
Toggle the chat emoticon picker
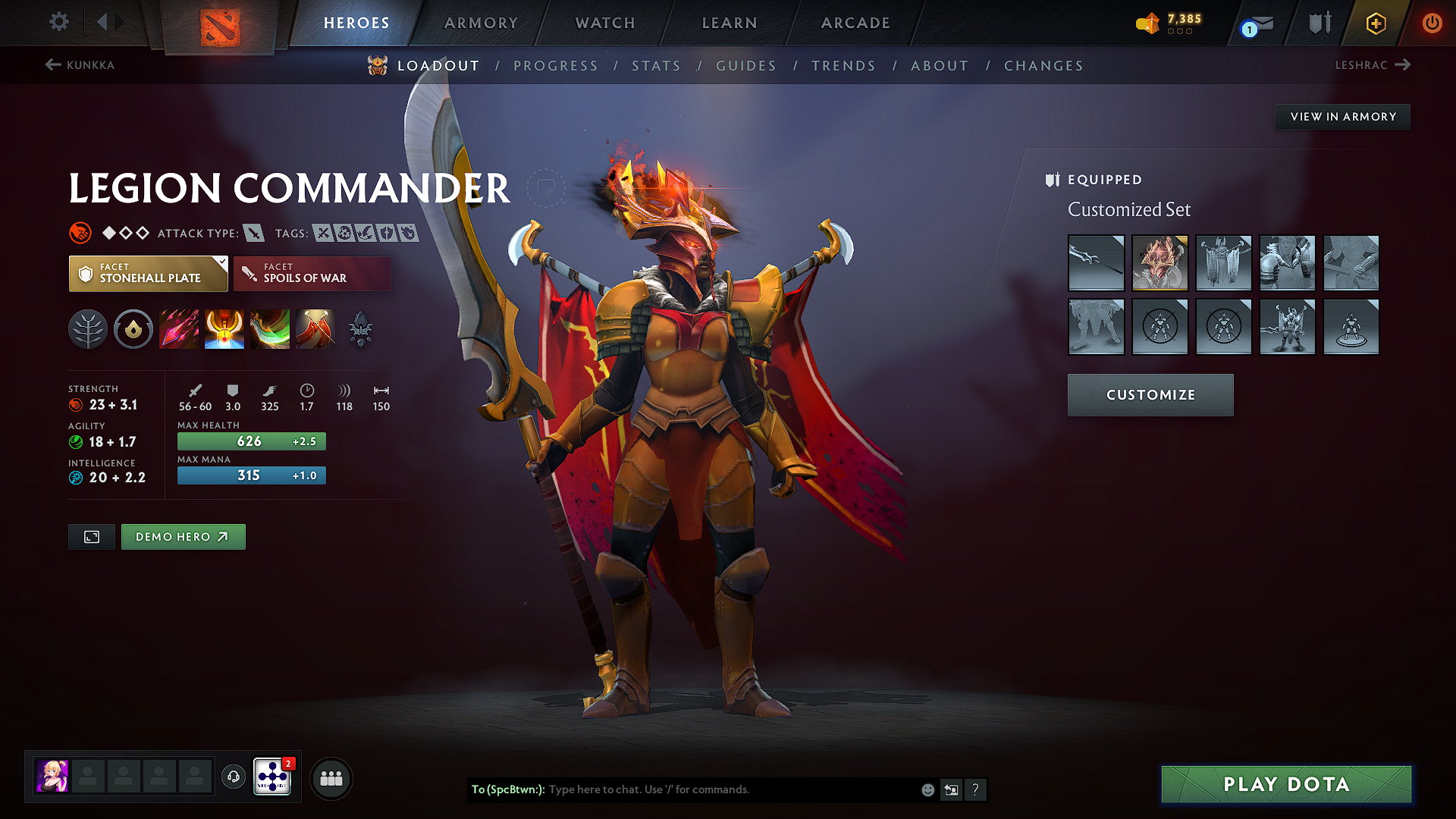click(x=927, y=789)
